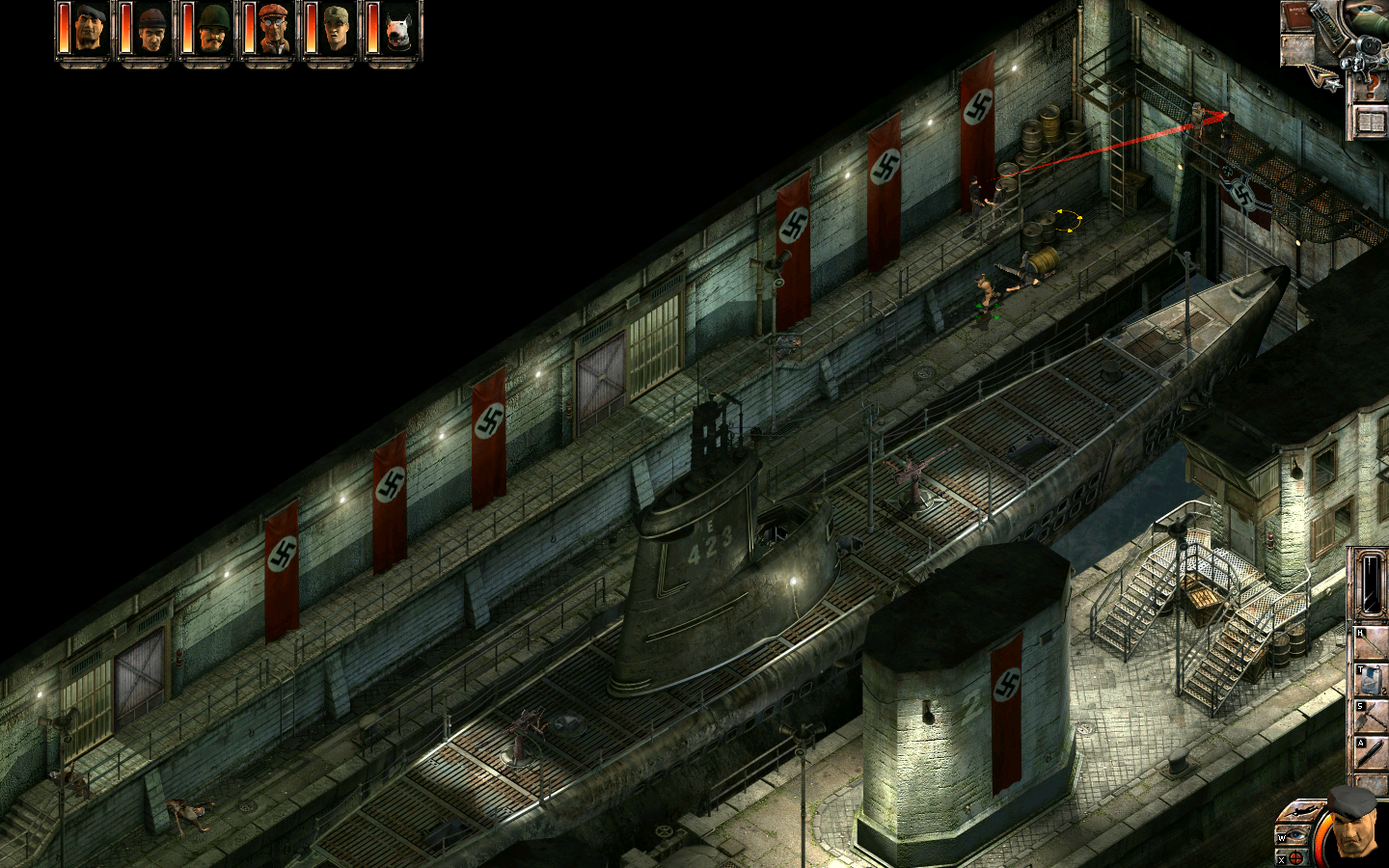Open the mission objectives book
The width and height of the screenshot is (1389, 868).
[1371, 122]
